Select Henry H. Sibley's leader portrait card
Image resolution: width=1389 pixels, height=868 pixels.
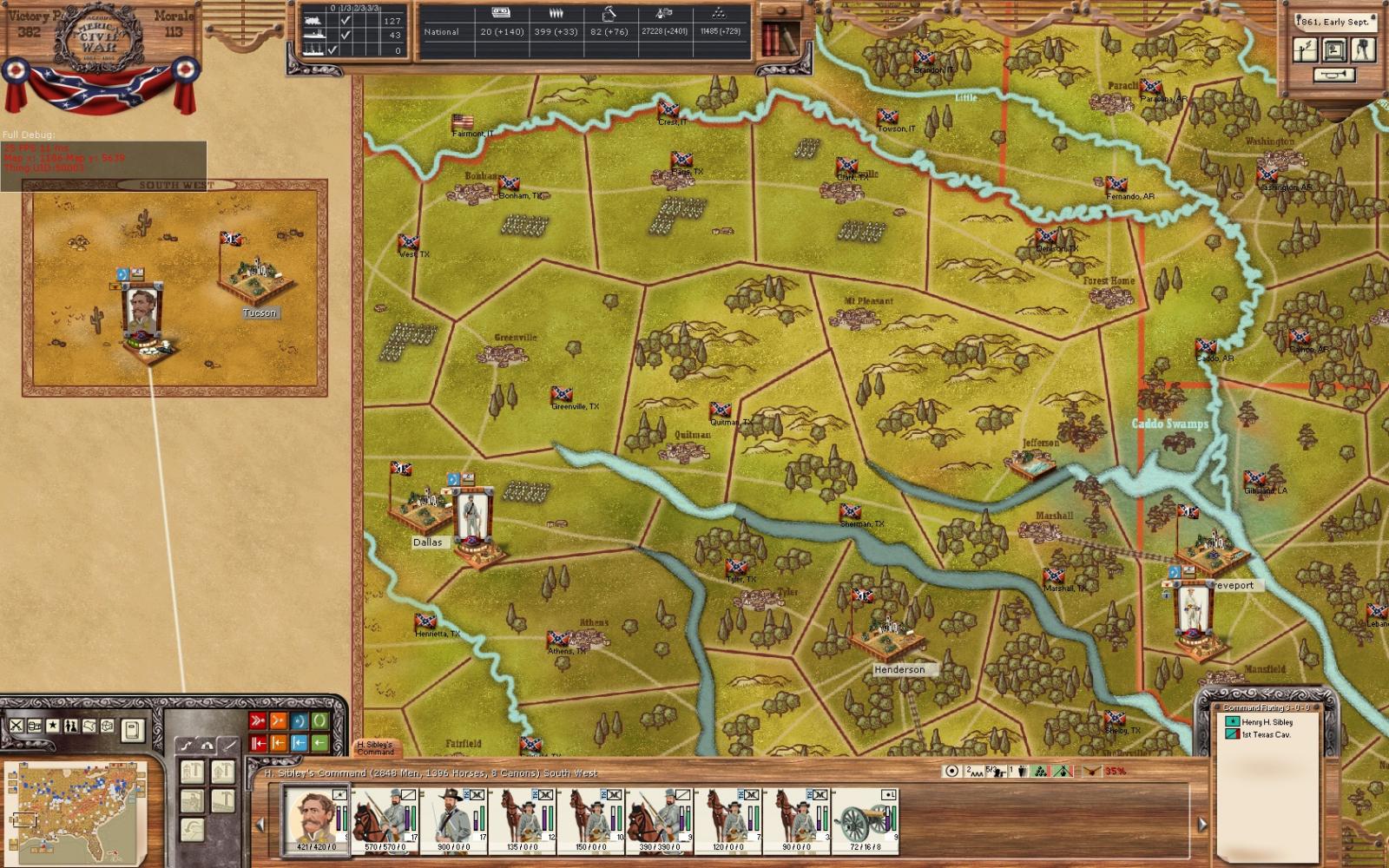(316, 819)
